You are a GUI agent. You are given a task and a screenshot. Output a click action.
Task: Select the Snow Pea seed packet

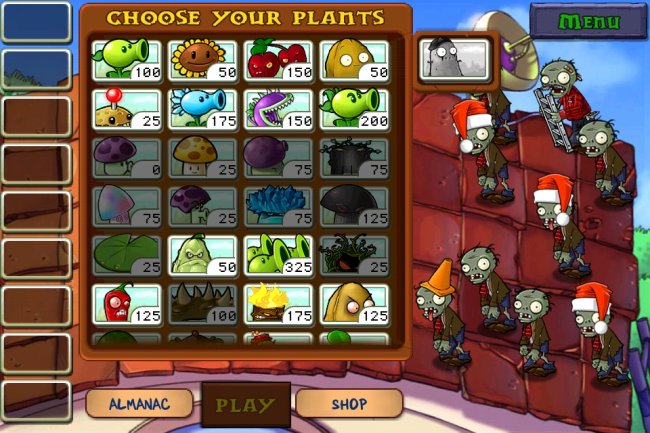[202, 109]
